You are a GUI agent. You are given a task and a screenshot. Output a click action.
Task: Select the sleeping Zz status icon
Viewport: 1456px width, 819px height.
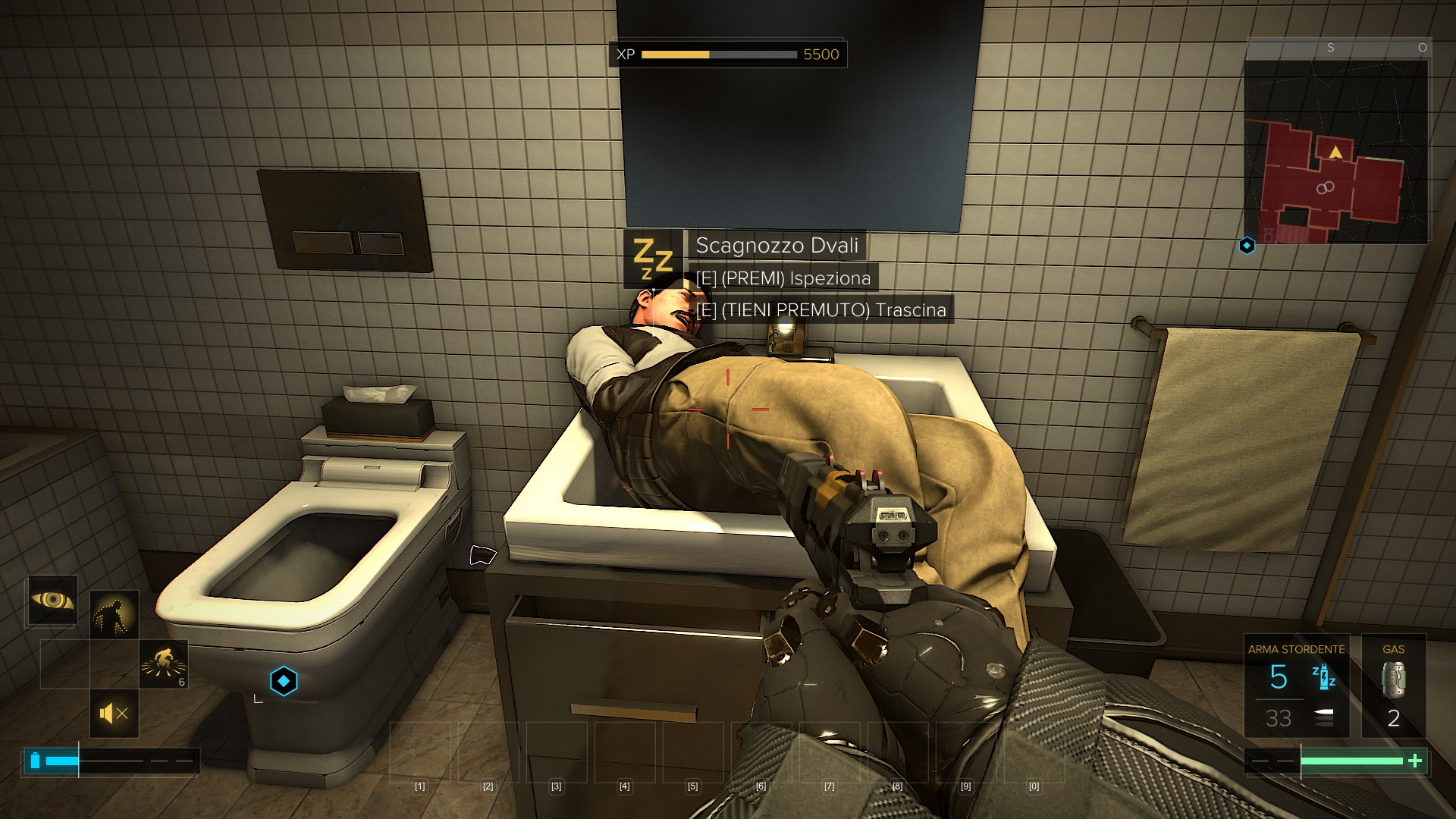(x=652, y=259)
